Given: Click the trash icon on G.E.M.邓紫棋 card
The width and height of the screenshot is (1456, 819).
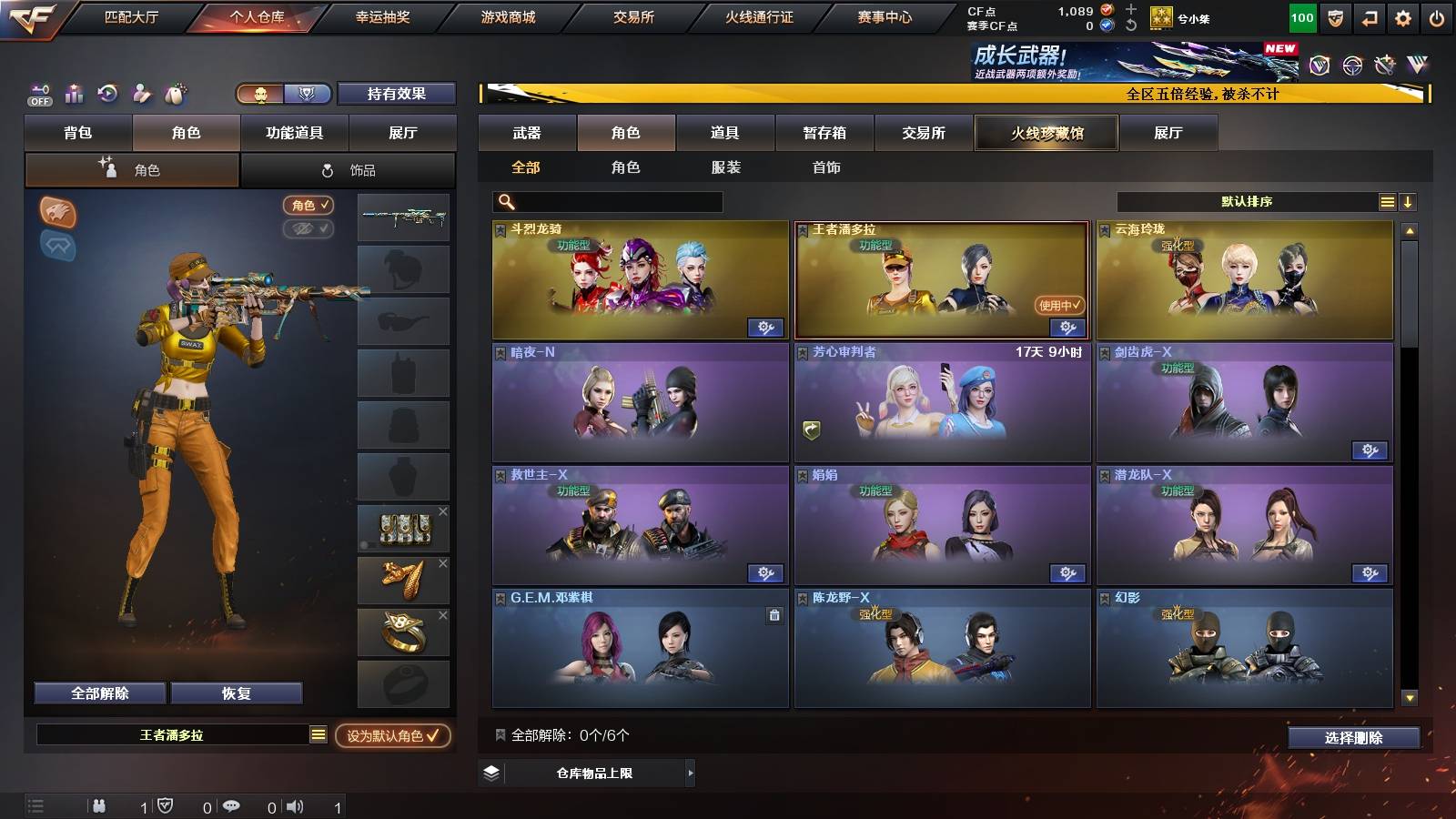Looking at the screenshot, I should [773, 616].
